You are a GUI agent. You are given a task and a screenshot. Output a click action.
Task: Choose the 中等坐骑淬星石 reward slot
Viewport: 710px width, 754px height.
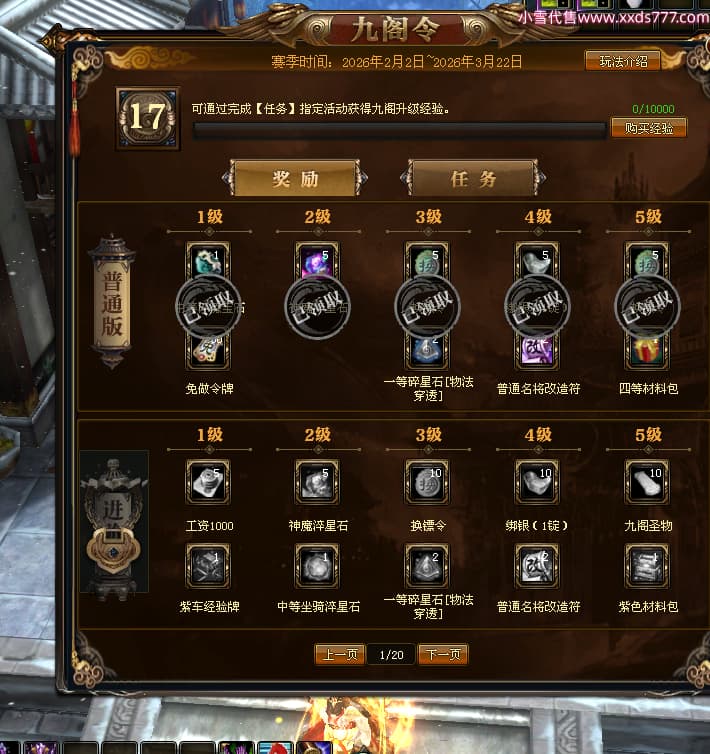tap(318, 566)
